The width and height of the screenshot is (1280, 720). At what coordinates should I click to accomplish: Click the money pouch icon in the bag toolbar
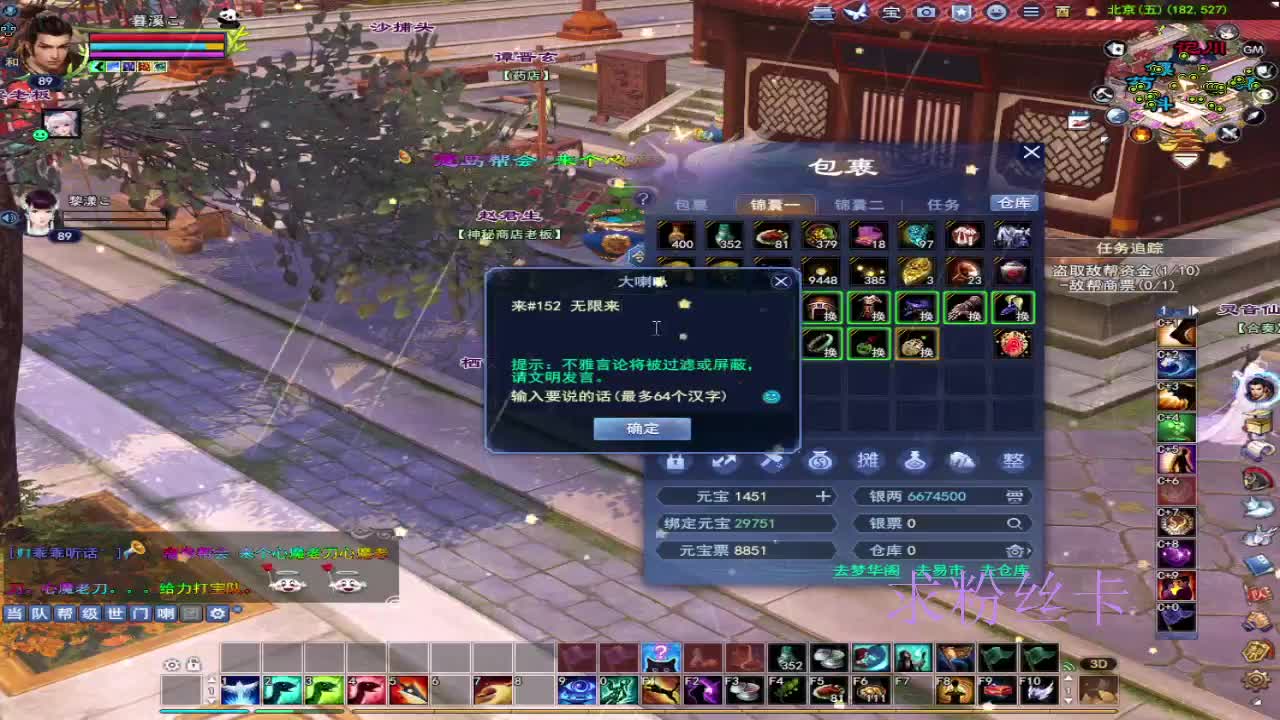tap(820, 461)
